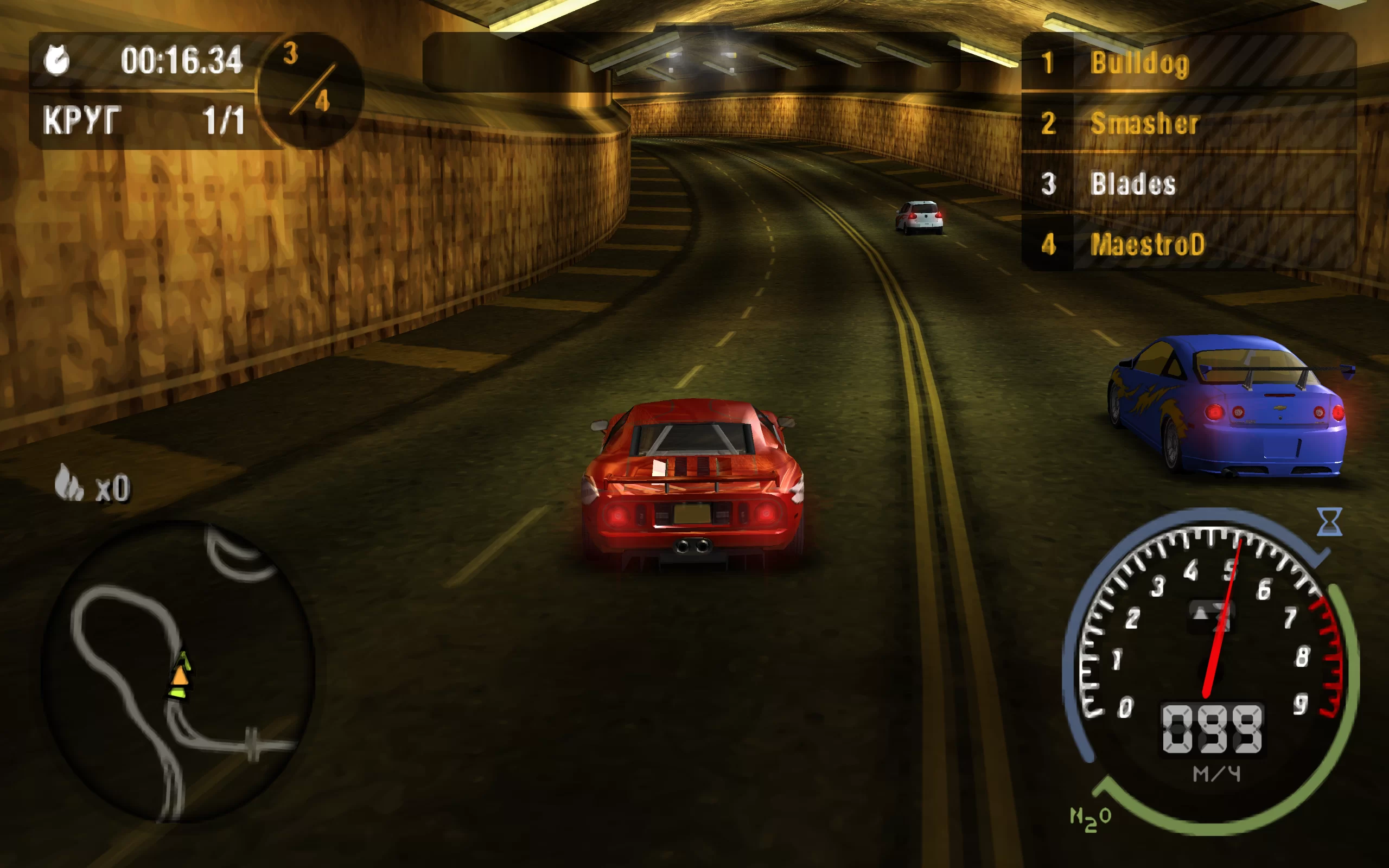Click the flame multiplier icon

[69, 483]
